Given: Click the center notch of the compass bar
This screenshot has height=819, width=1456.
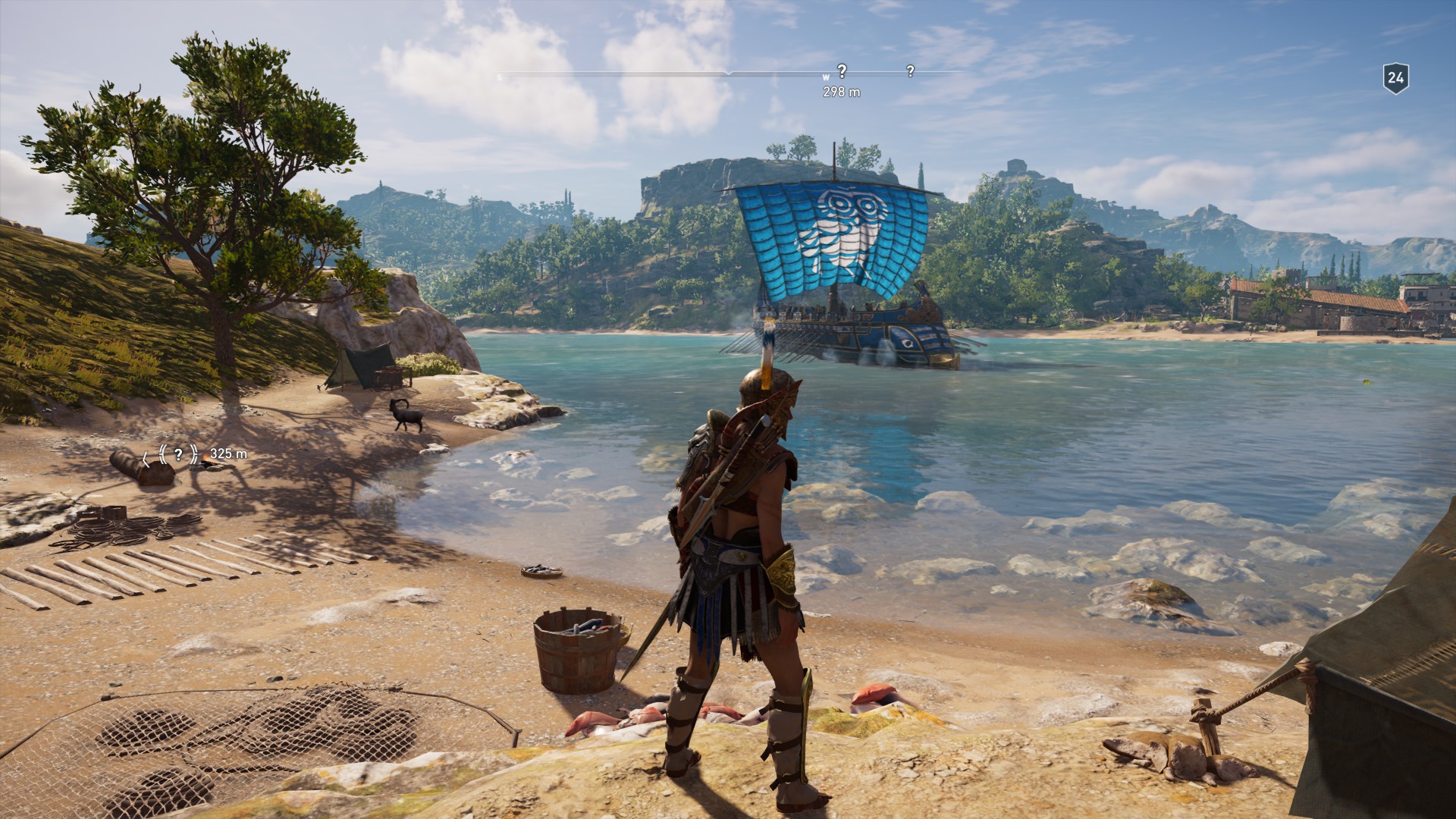Looking at the screenshot, I should [x=730, y=73].
